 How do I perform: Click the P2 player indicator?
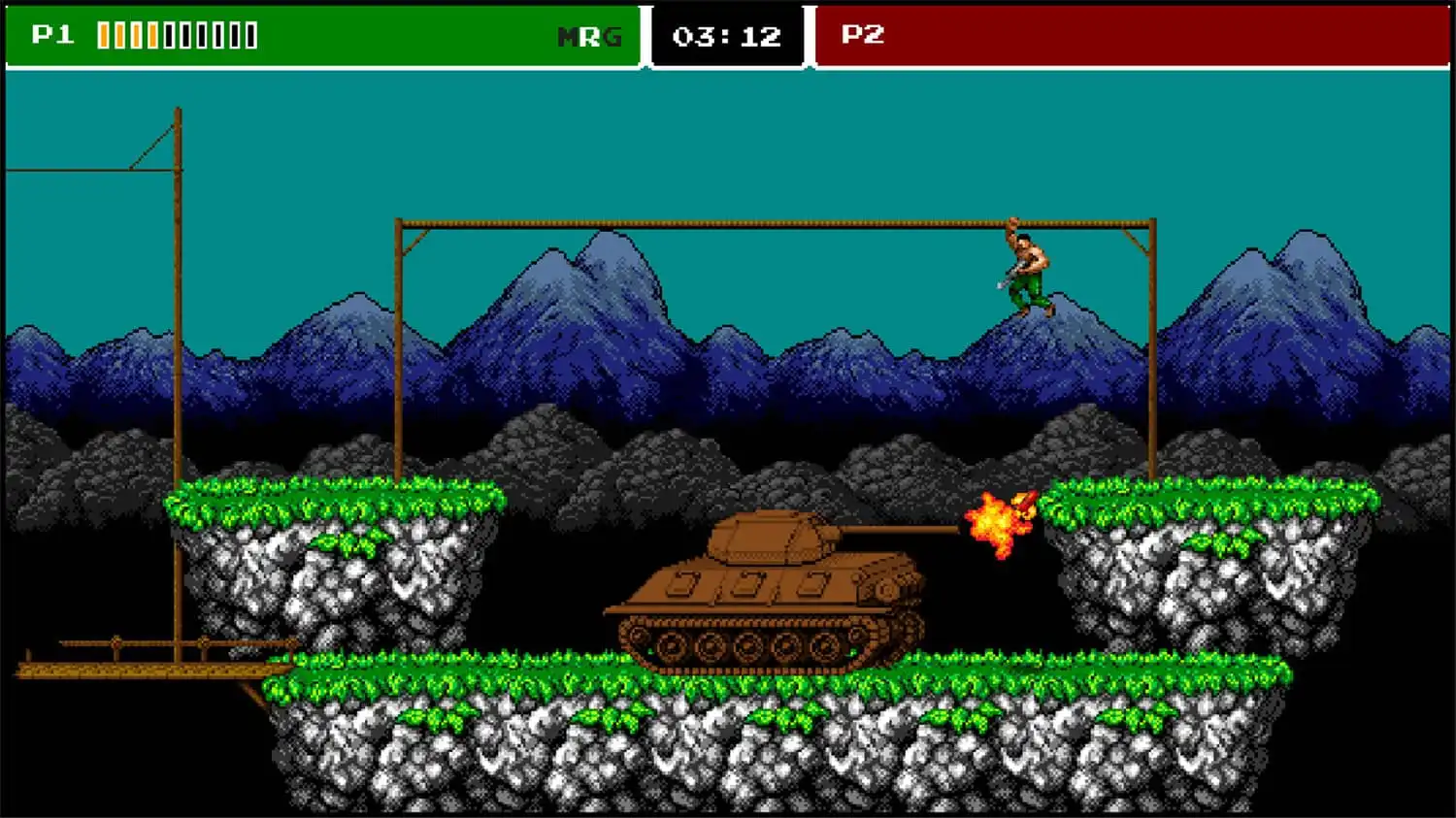pos(862,35)
